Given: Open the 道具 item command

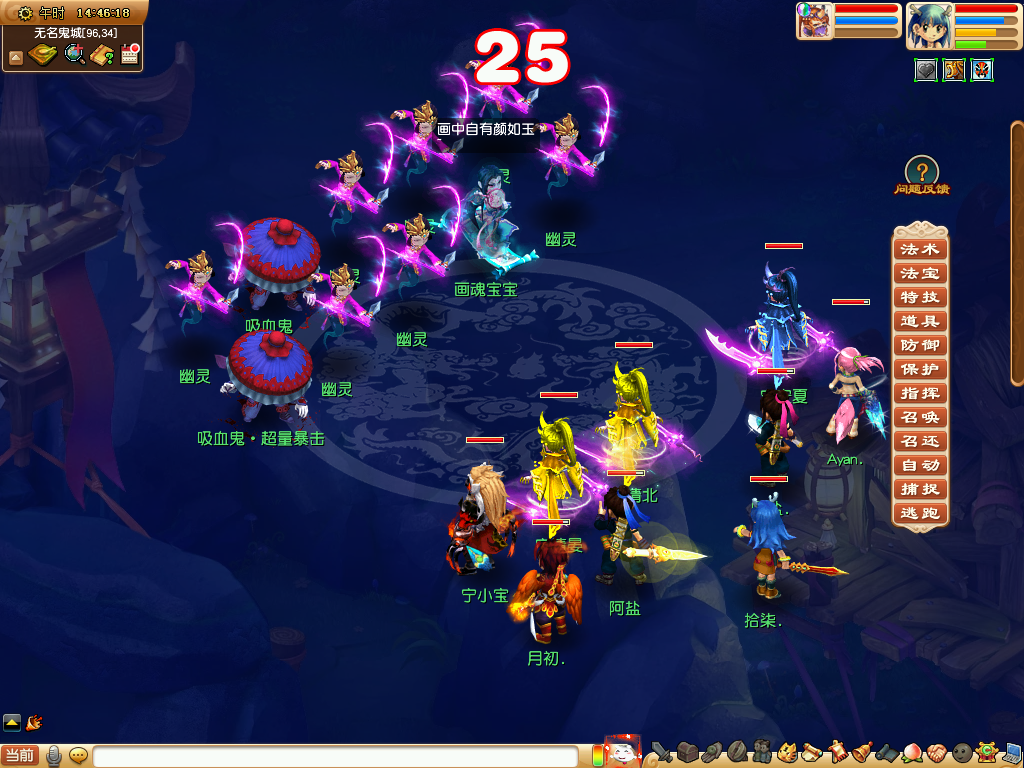Looking at the screenshot, I should click(918, 321).
